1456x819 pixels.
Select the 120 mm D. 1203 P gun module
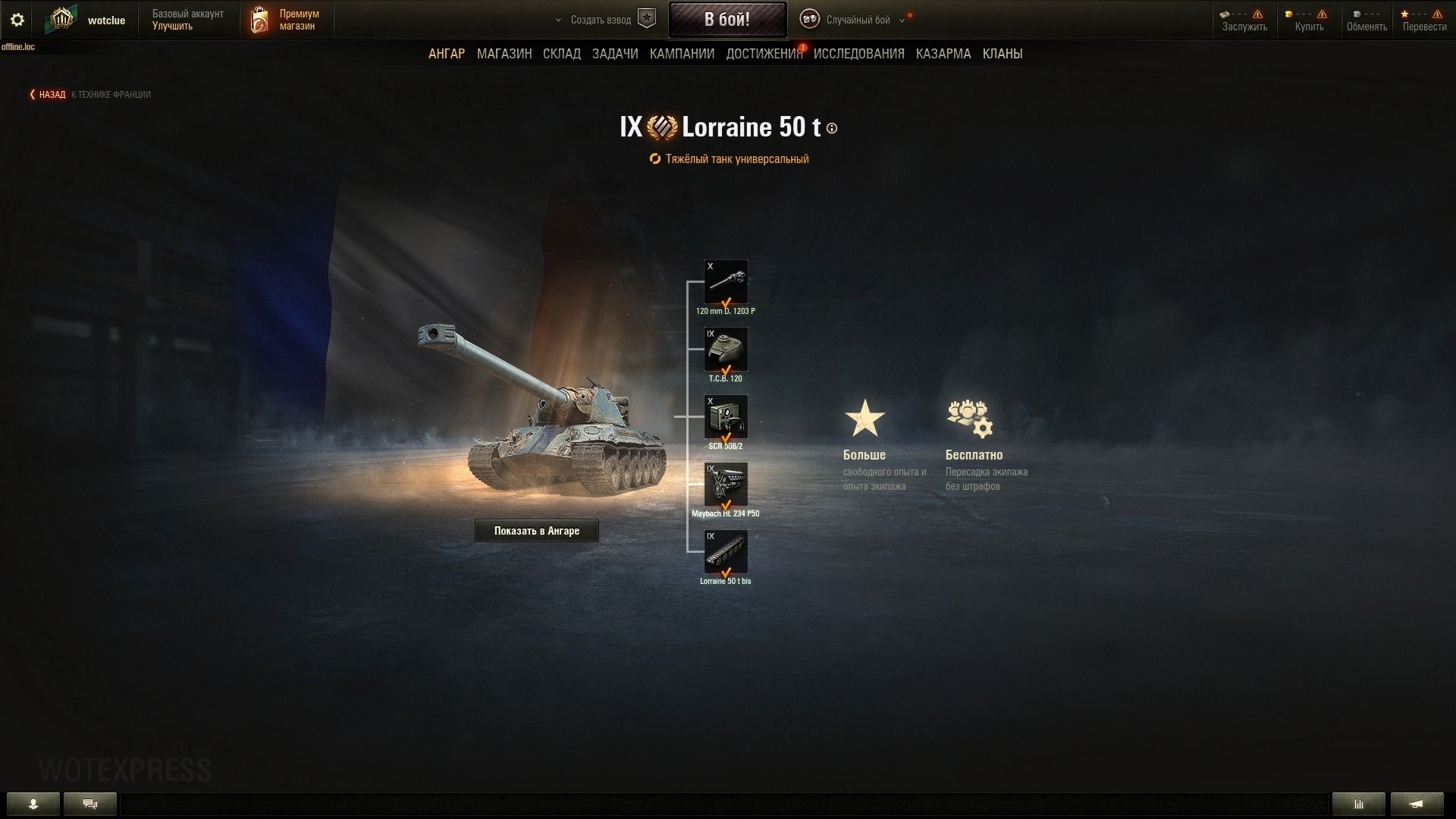click(726, 282)
